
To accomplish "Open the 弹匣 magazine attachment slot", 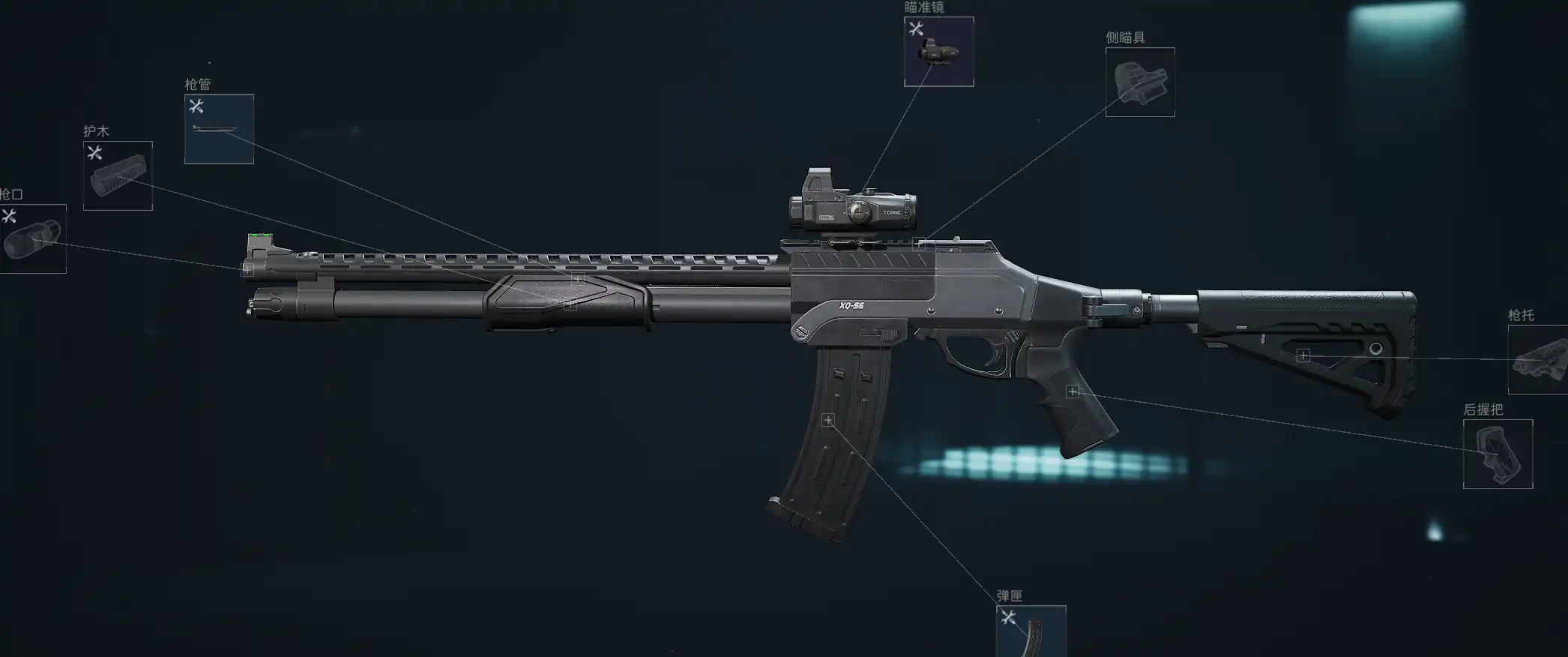I will [x=1031, y=631].
